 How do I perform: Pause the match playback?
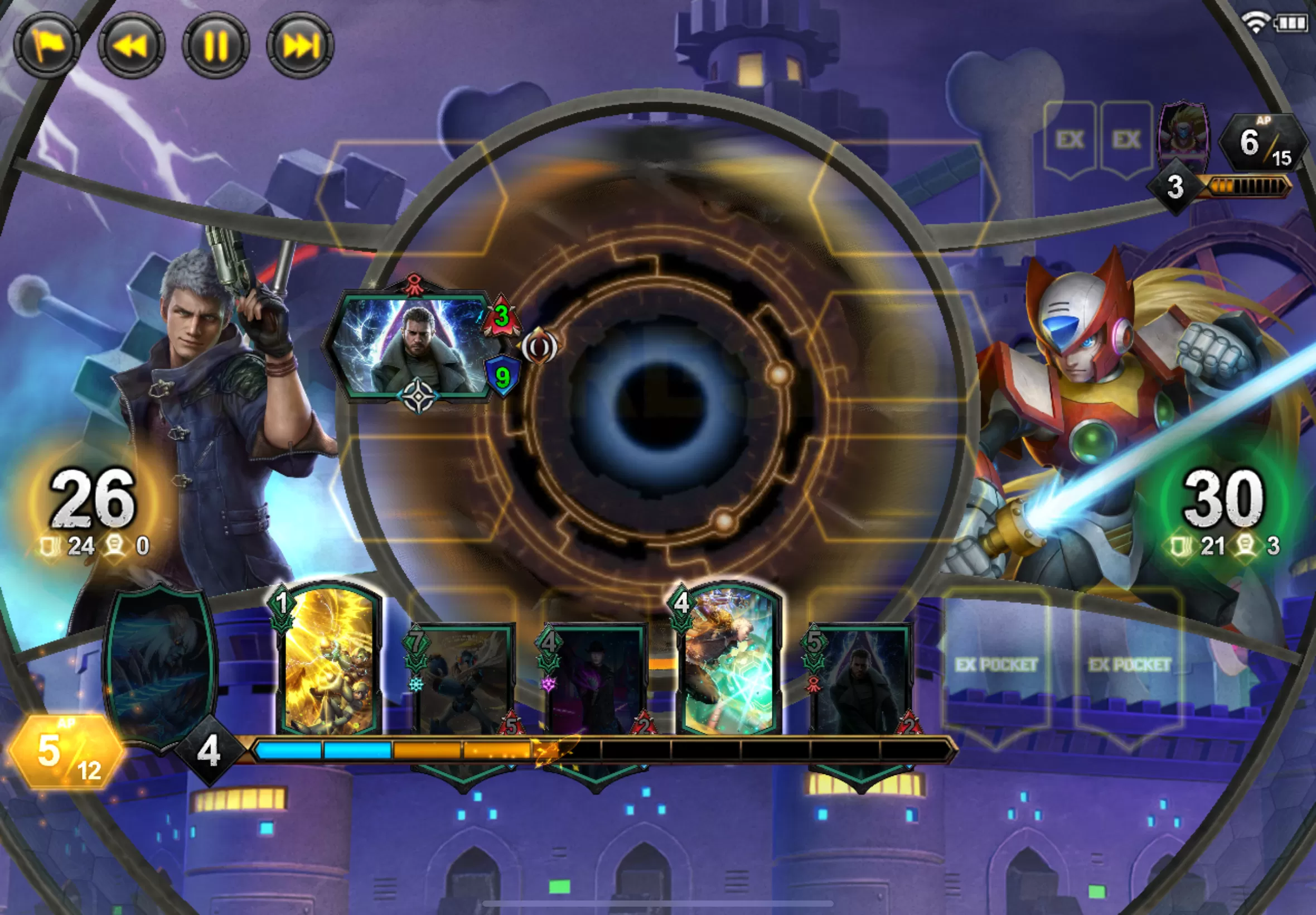click(216, 45)
